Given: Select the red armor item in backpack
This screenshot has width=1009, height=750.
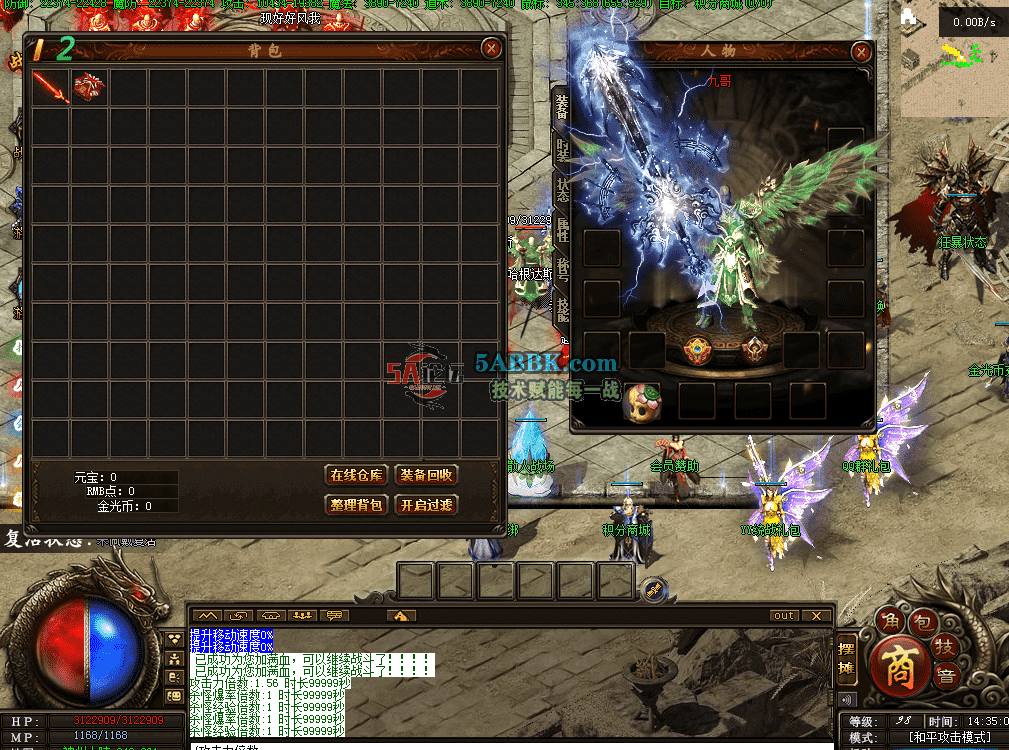Looking at the screenshot, I should coord(89,87).
